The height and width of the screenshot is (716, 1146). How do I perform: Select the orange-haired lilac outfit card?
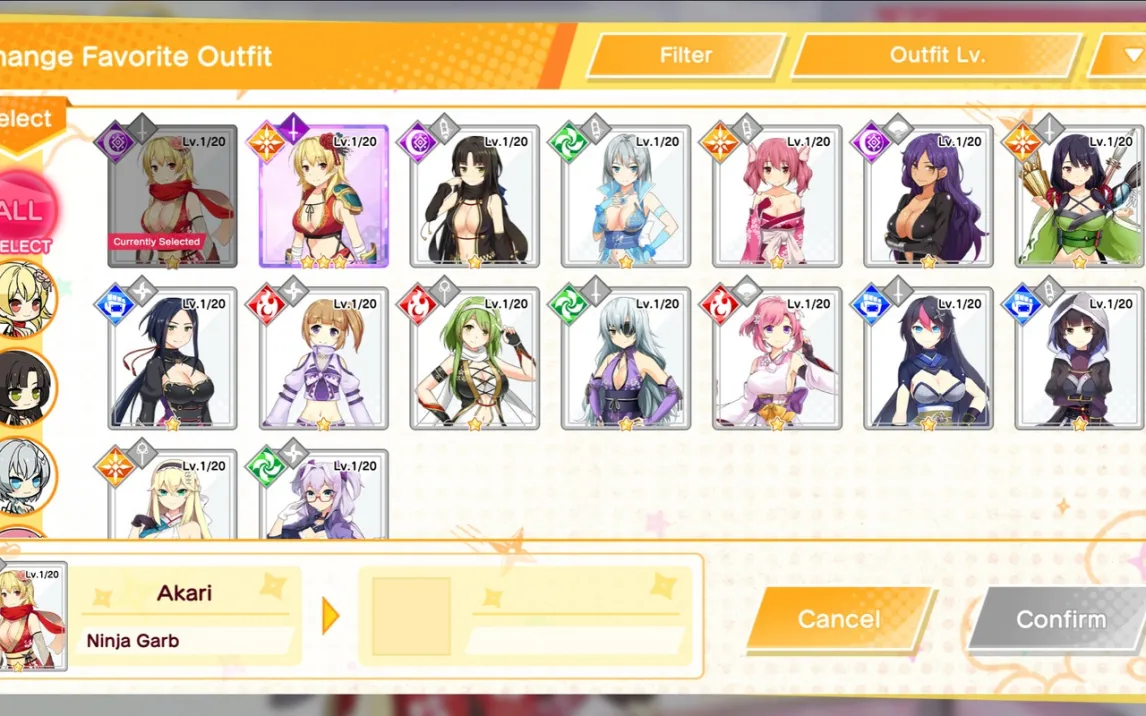(323, 359)
